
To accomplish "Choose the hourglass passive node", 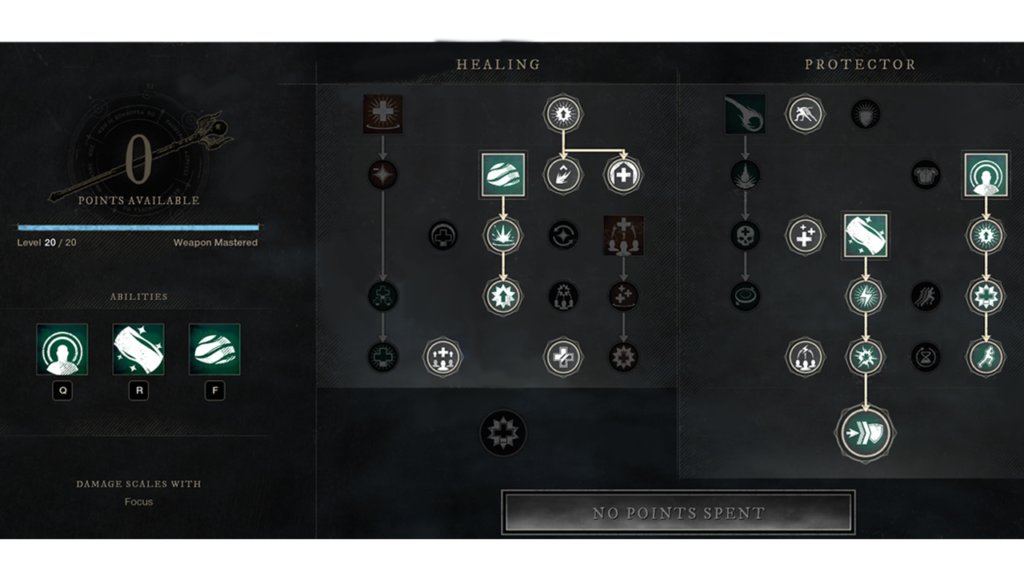I will pyautogui.click(x=926, y=357).
